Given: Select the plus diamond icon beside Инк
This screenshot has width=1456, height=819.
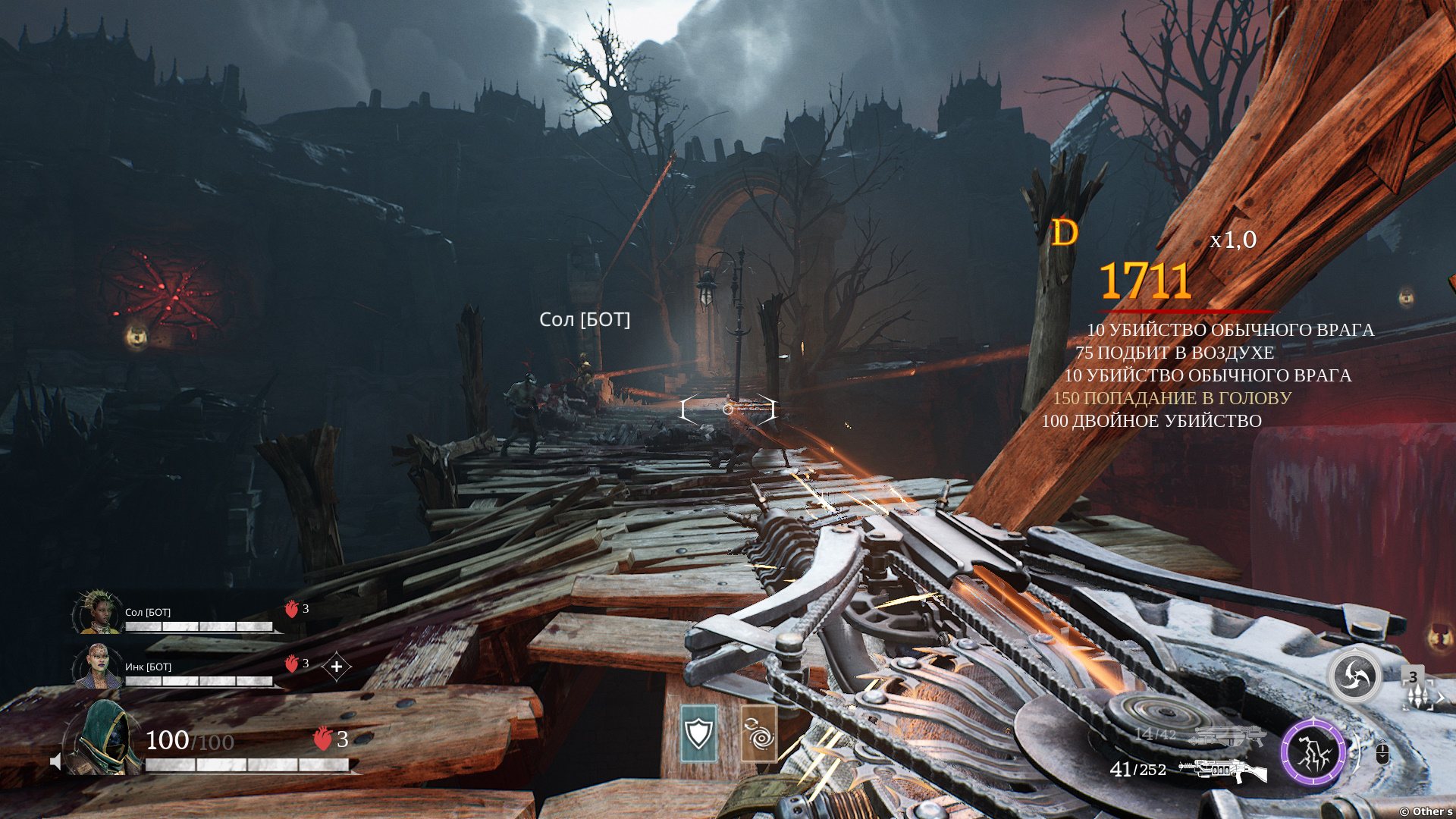Looking at the screenshot, I should click(337, 667).
